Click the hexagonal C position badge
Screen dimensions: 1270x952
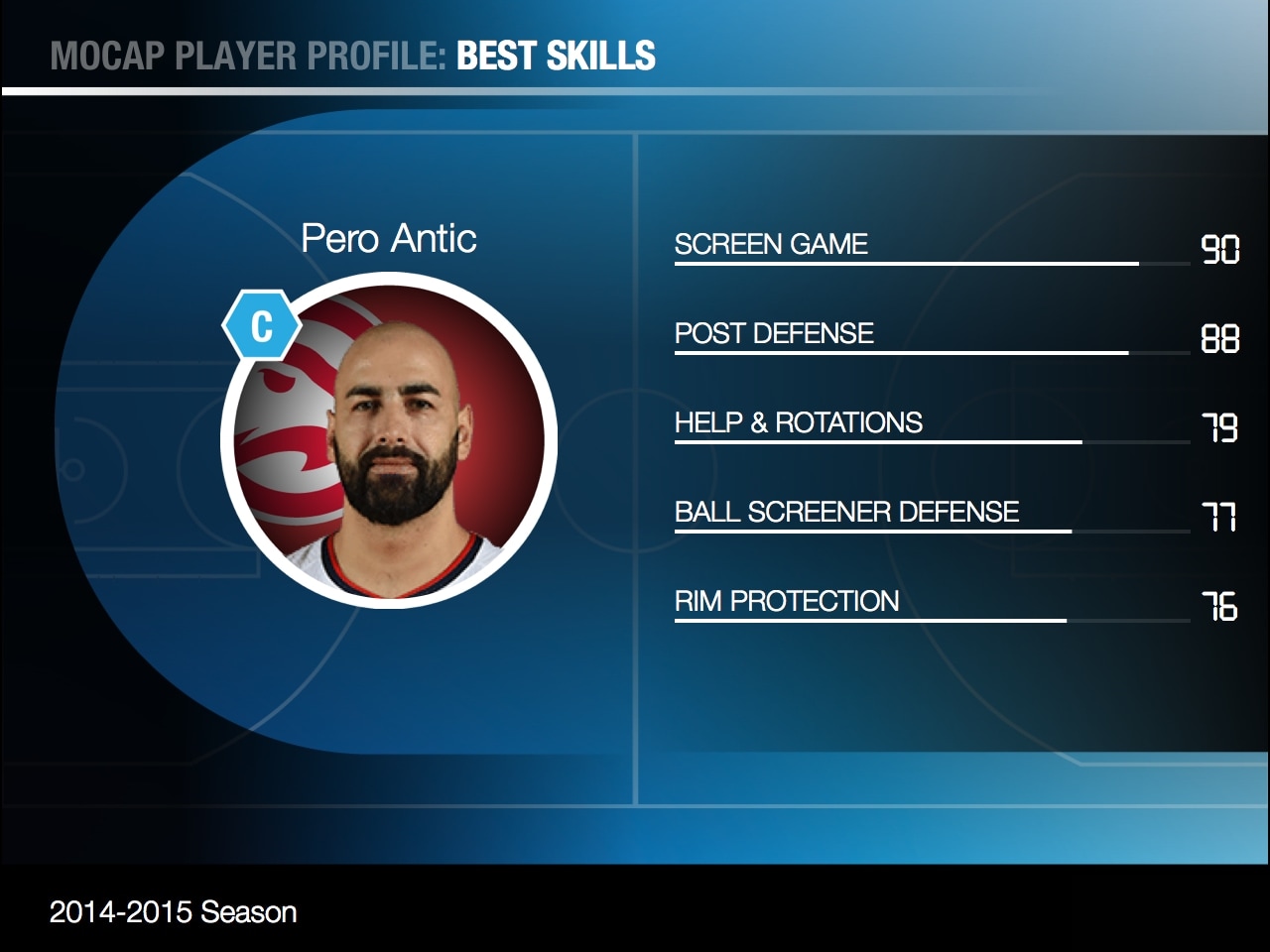tap(261, 325)
